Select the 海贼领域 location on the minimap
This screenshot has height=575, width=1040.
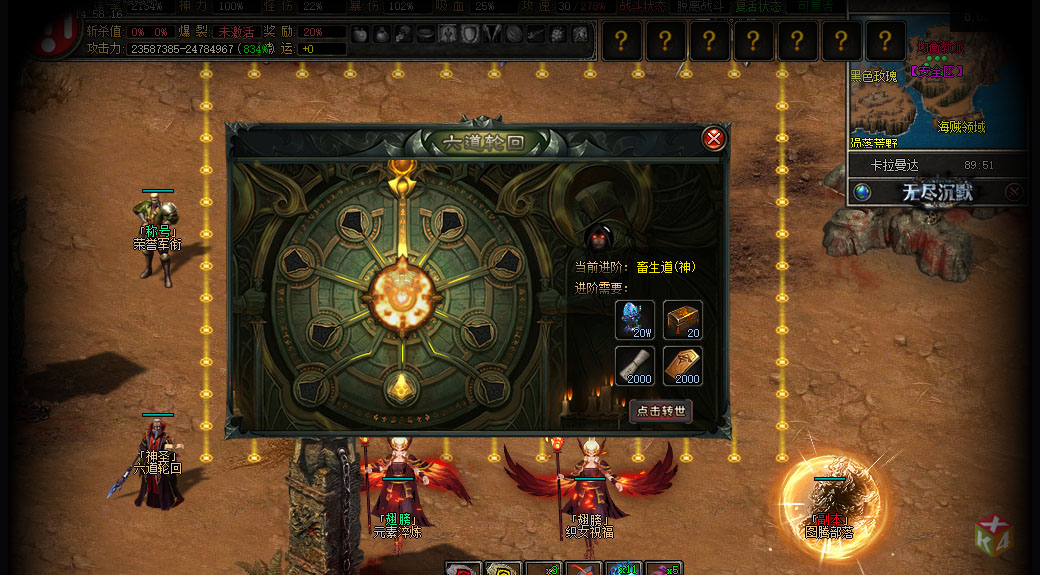click(x=961, y=127)
